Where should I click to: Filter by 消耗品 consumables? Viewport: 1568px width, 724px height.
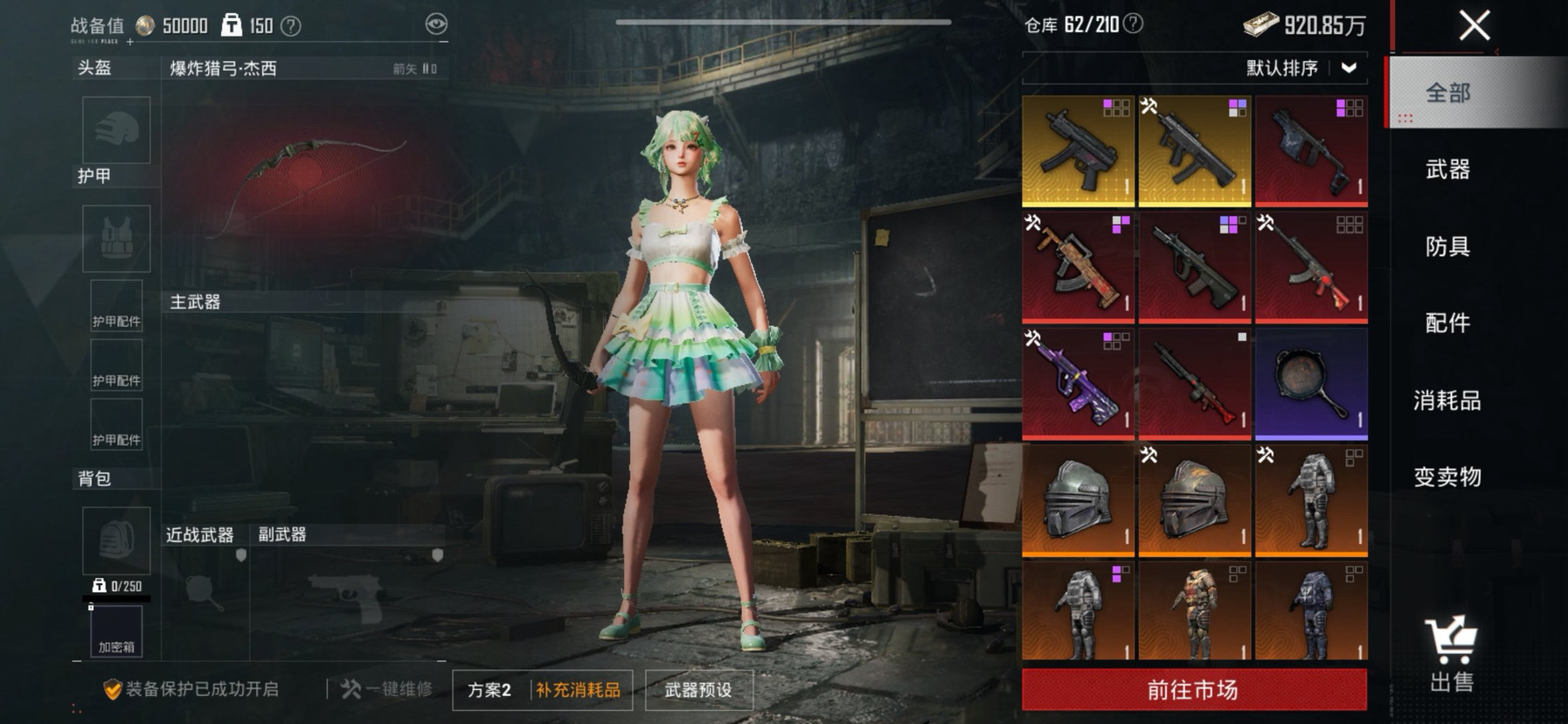(1447, 400)
